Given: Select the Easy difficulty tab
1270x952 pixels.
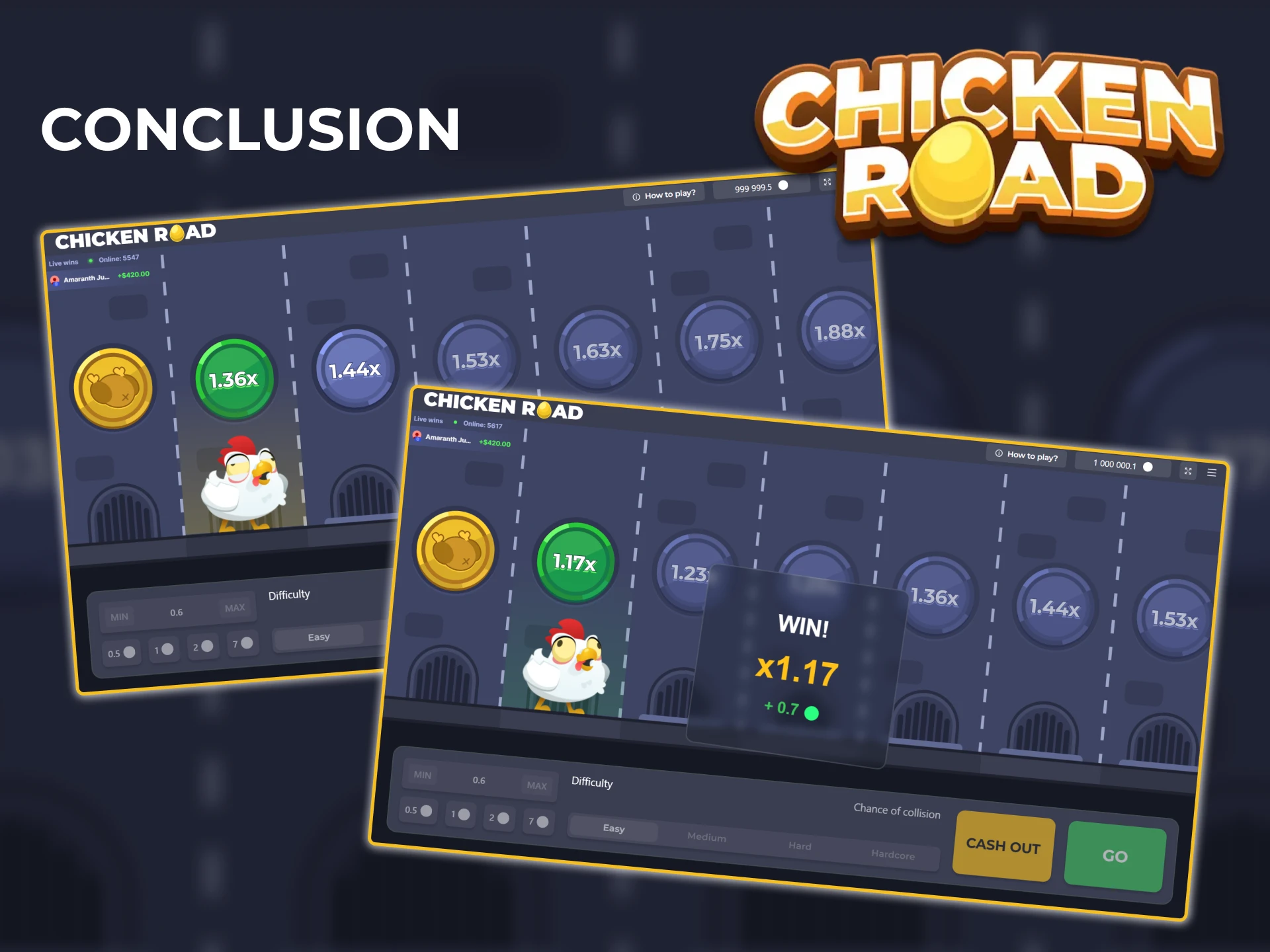Looking at the screenshot, I should pos(613,828).
